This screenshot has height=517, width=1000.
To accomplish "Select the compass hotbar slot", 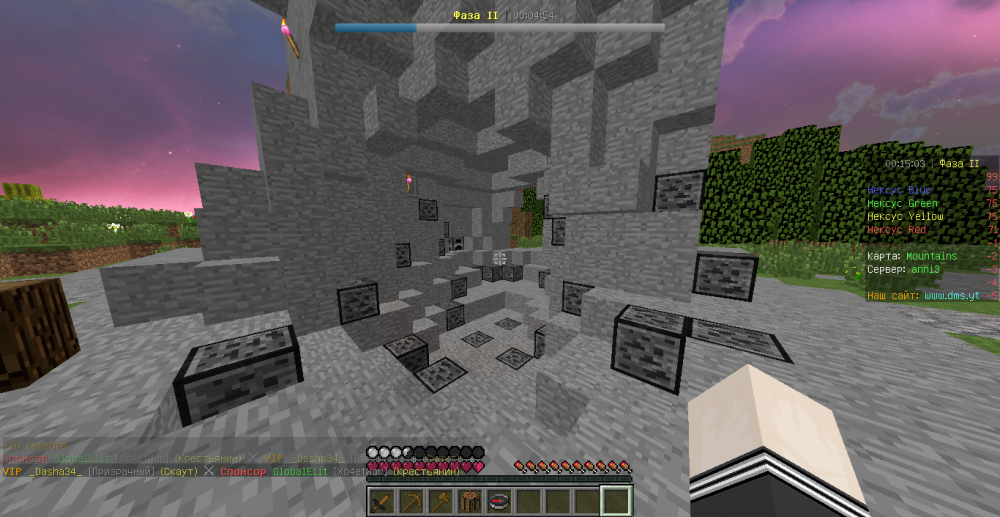I will (x=499, y=501).
